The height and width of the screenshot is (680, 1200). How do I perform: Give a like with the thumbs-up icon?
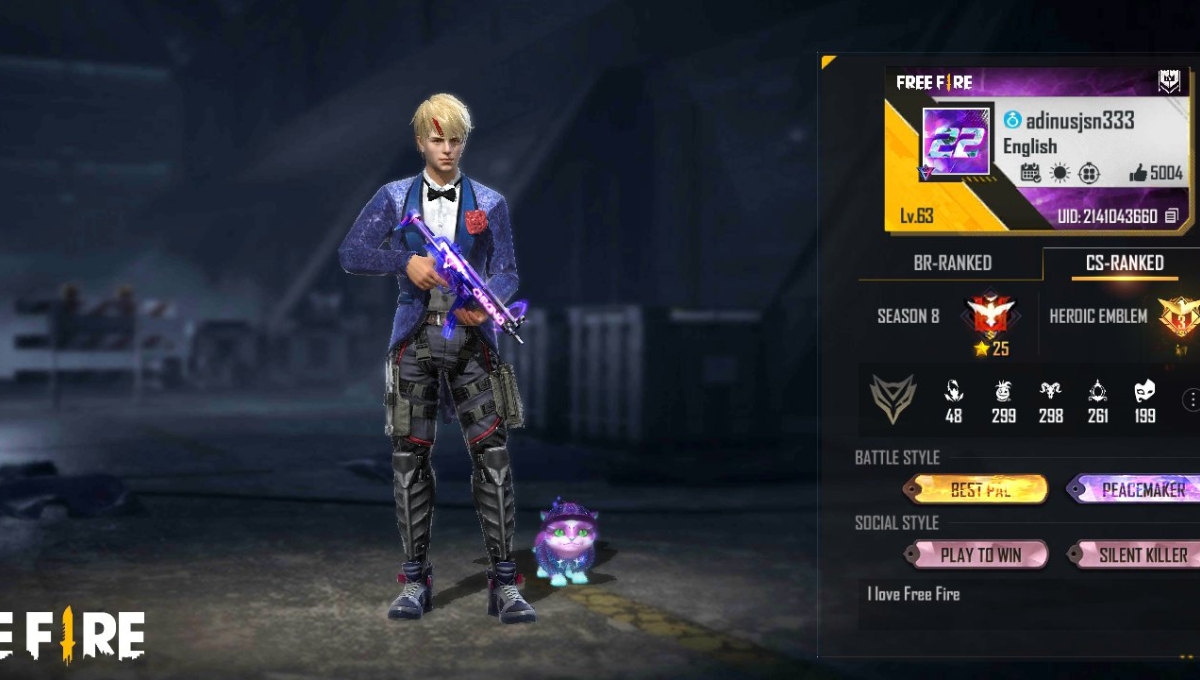point(1138,173)
